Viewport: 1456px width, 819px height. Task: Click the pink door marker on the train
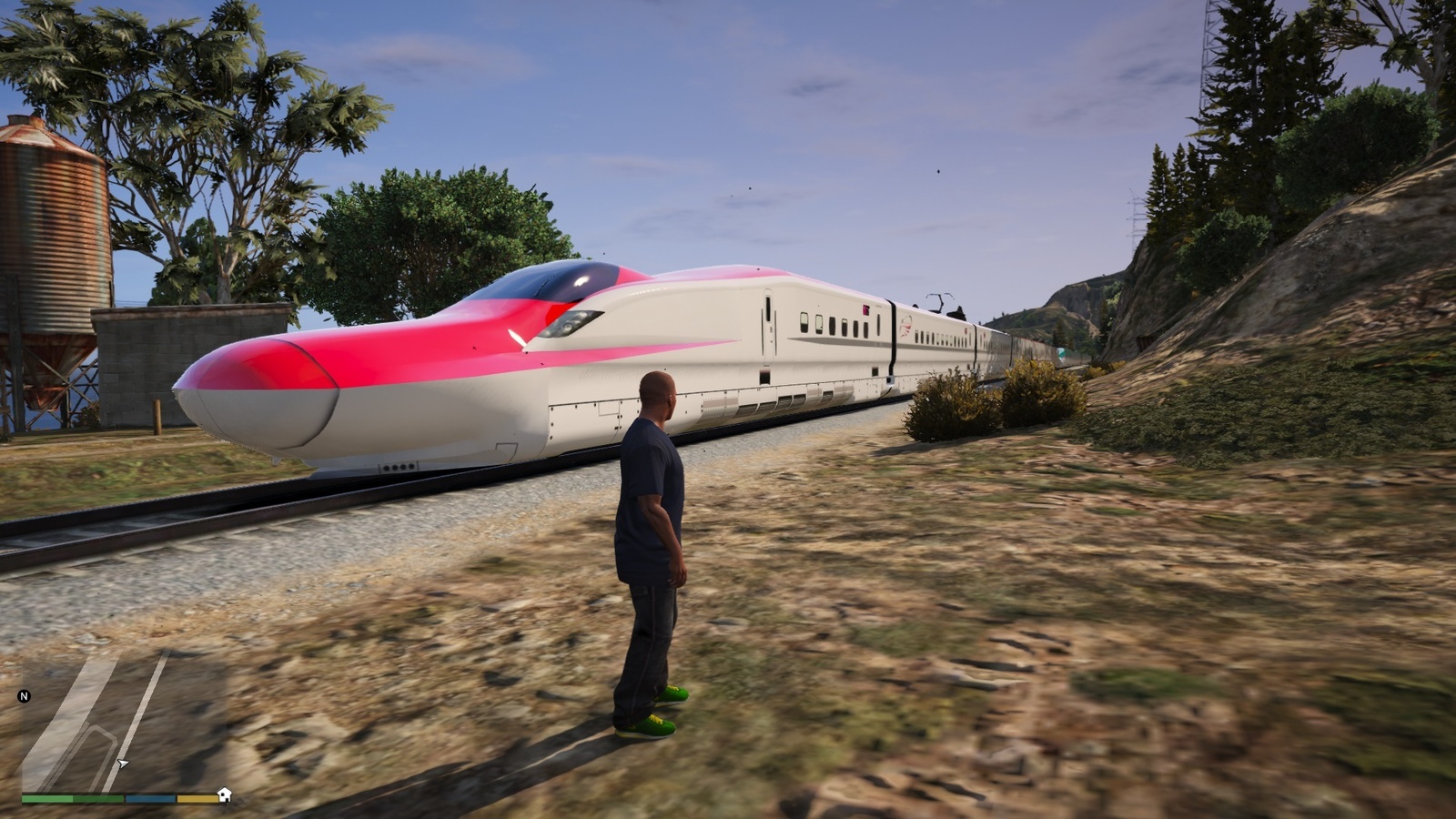point(865,308)
